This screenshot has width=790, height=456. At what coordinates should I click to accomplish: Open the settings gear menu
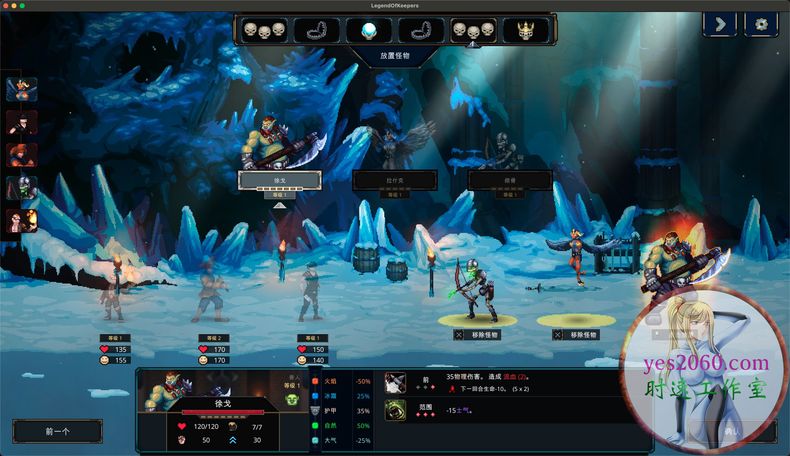[x=761, y=24]
